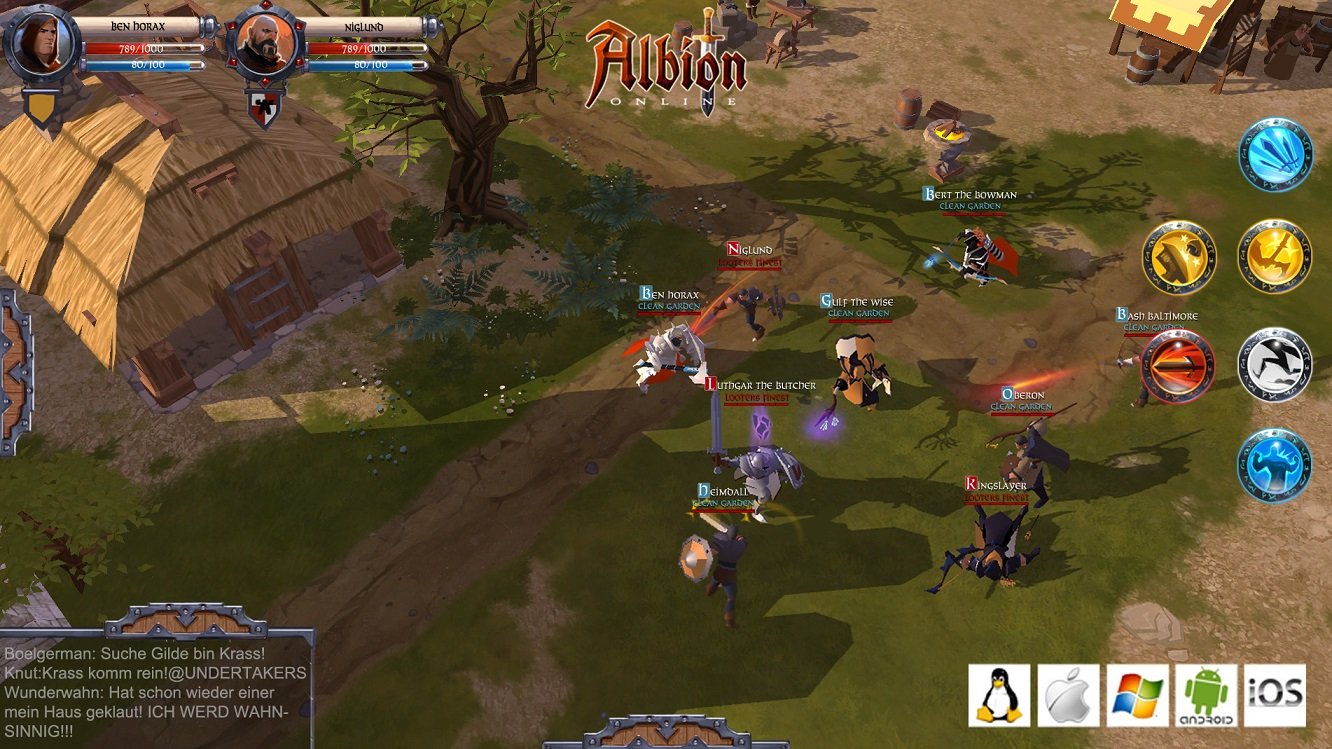Image resolution: width=1332 pixels, height=749 pixels.
Task: Click the Windows platform logo
Action: coord(1136,692)
